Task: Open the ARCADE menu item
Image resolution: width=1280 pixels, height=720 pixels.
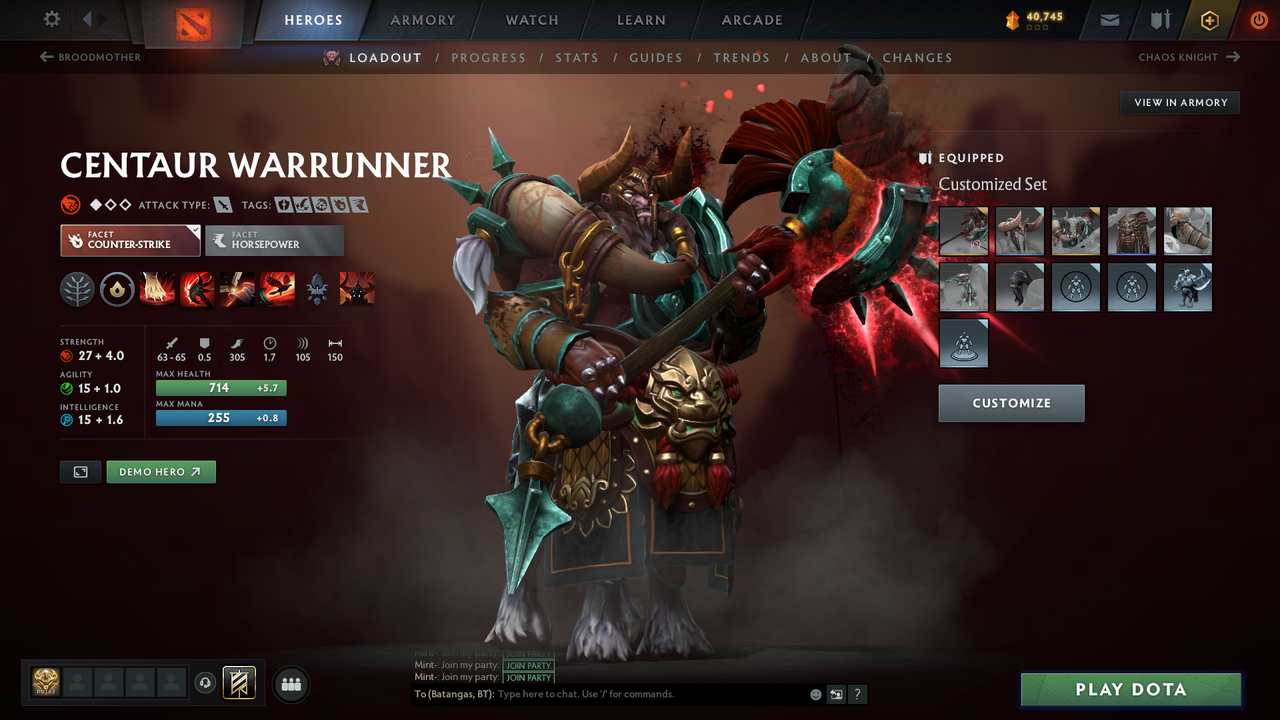Action: pos(751,20)
